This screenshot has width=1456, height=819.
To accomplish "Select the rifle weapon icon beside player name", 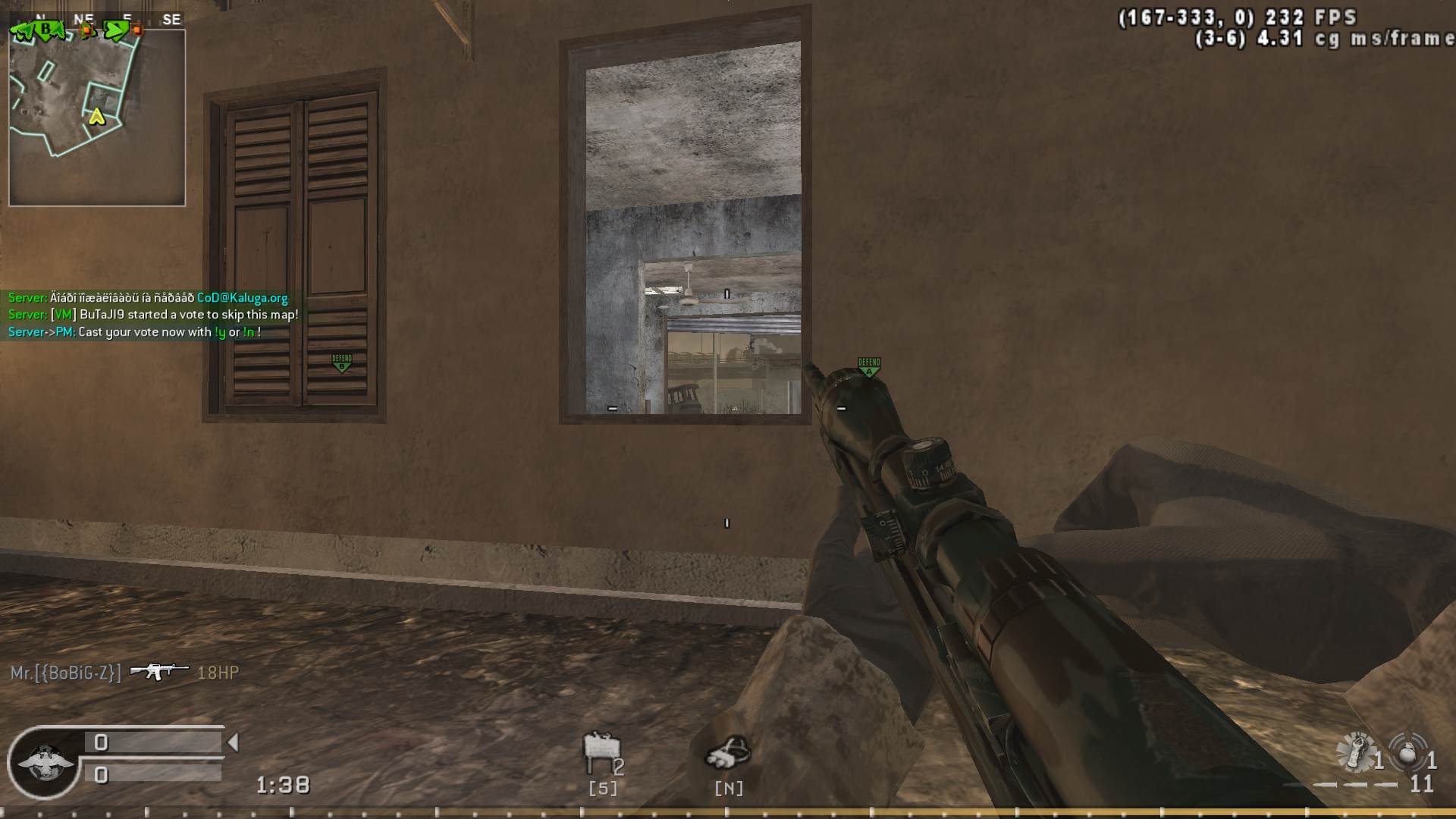I will (158, 670).
